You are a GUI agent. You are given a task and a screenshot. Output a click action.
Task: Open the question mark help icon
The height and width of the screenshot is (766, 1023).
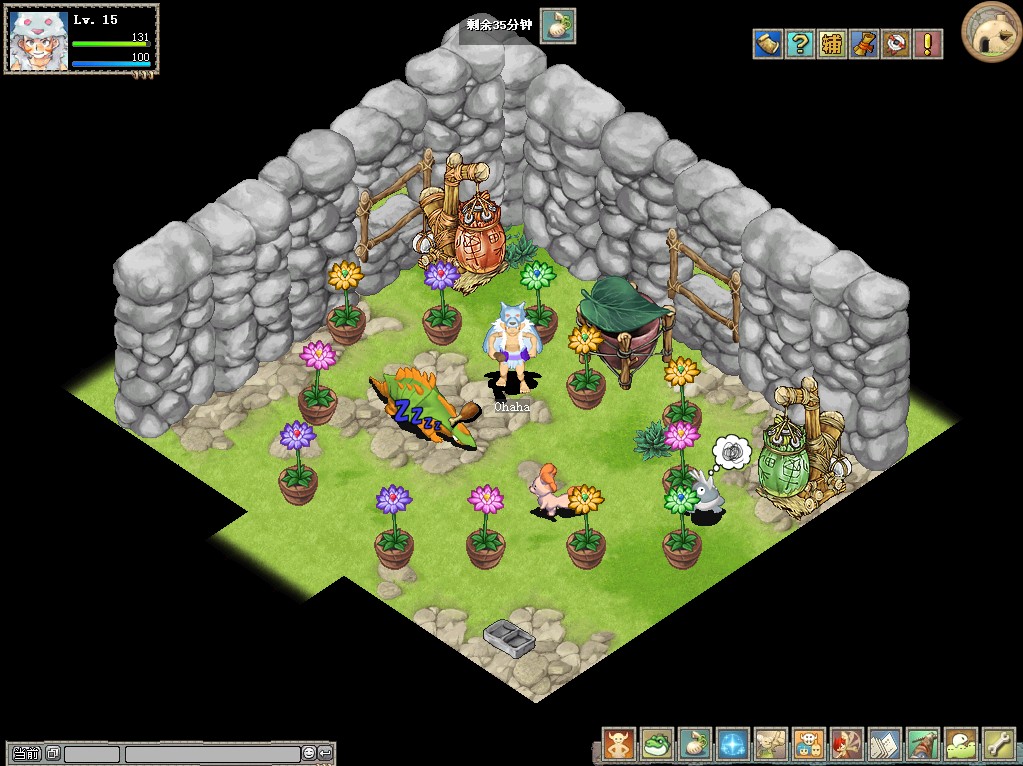coord(799,44)
